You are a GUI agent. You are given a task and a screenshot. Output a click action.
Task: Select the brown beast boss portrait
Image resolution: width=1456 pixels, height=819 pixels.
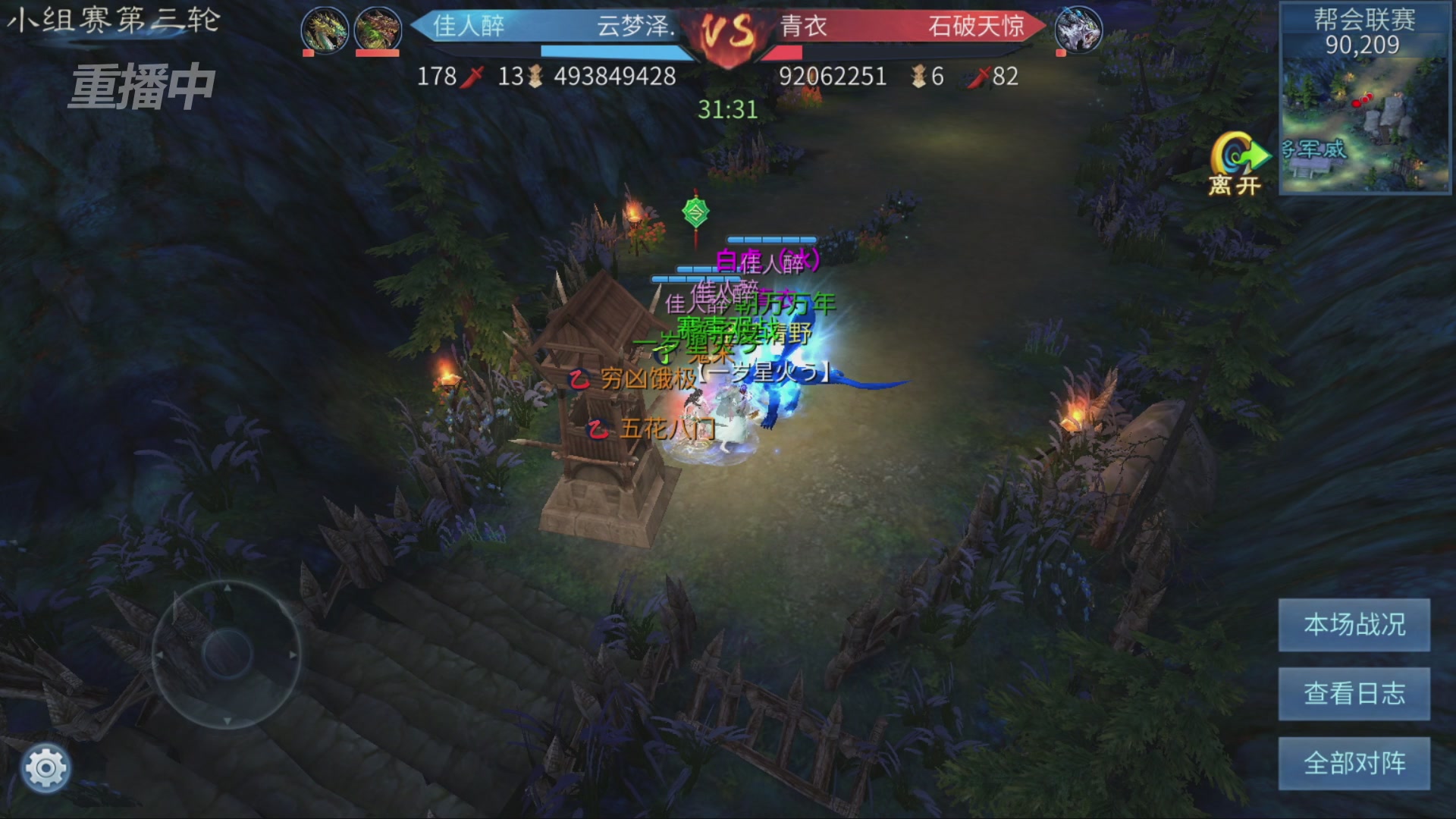tap(378, 30)
